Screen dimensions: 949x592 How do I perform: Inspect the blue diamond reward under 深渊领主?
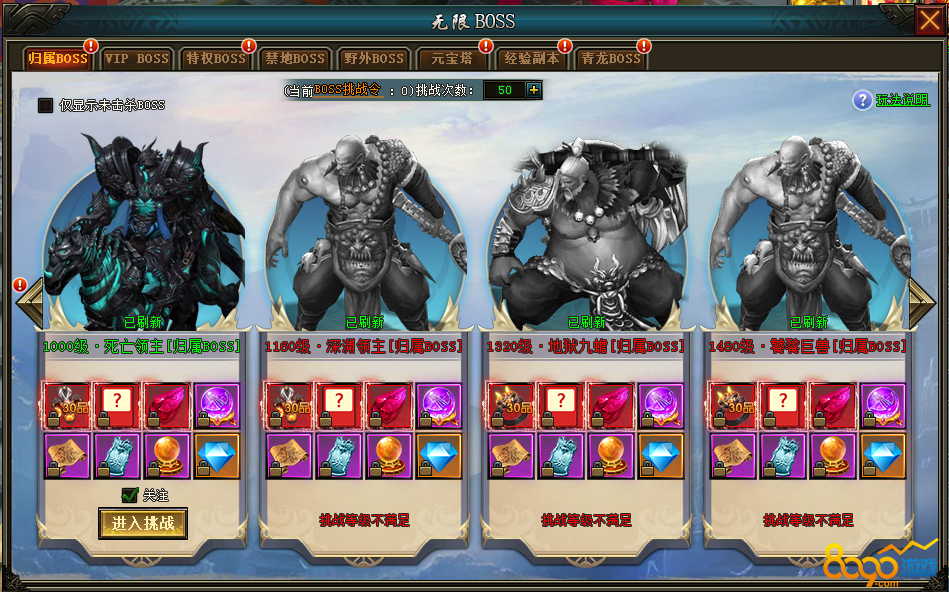point(439,454)
